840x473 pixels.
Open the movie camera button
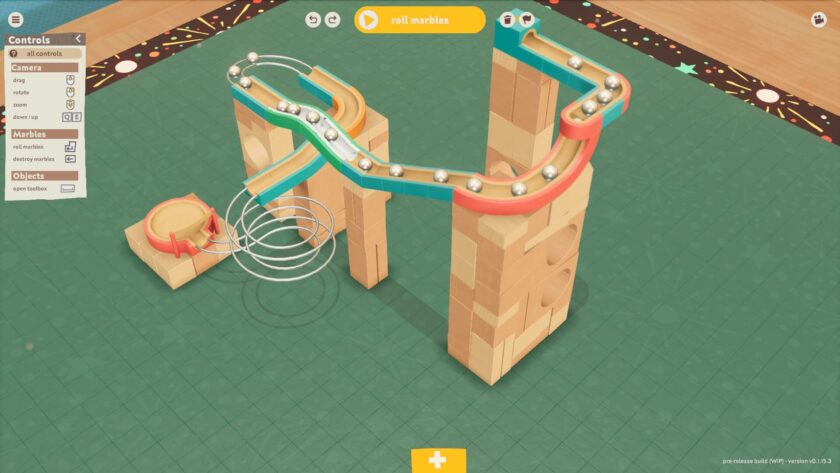point(819,19)
